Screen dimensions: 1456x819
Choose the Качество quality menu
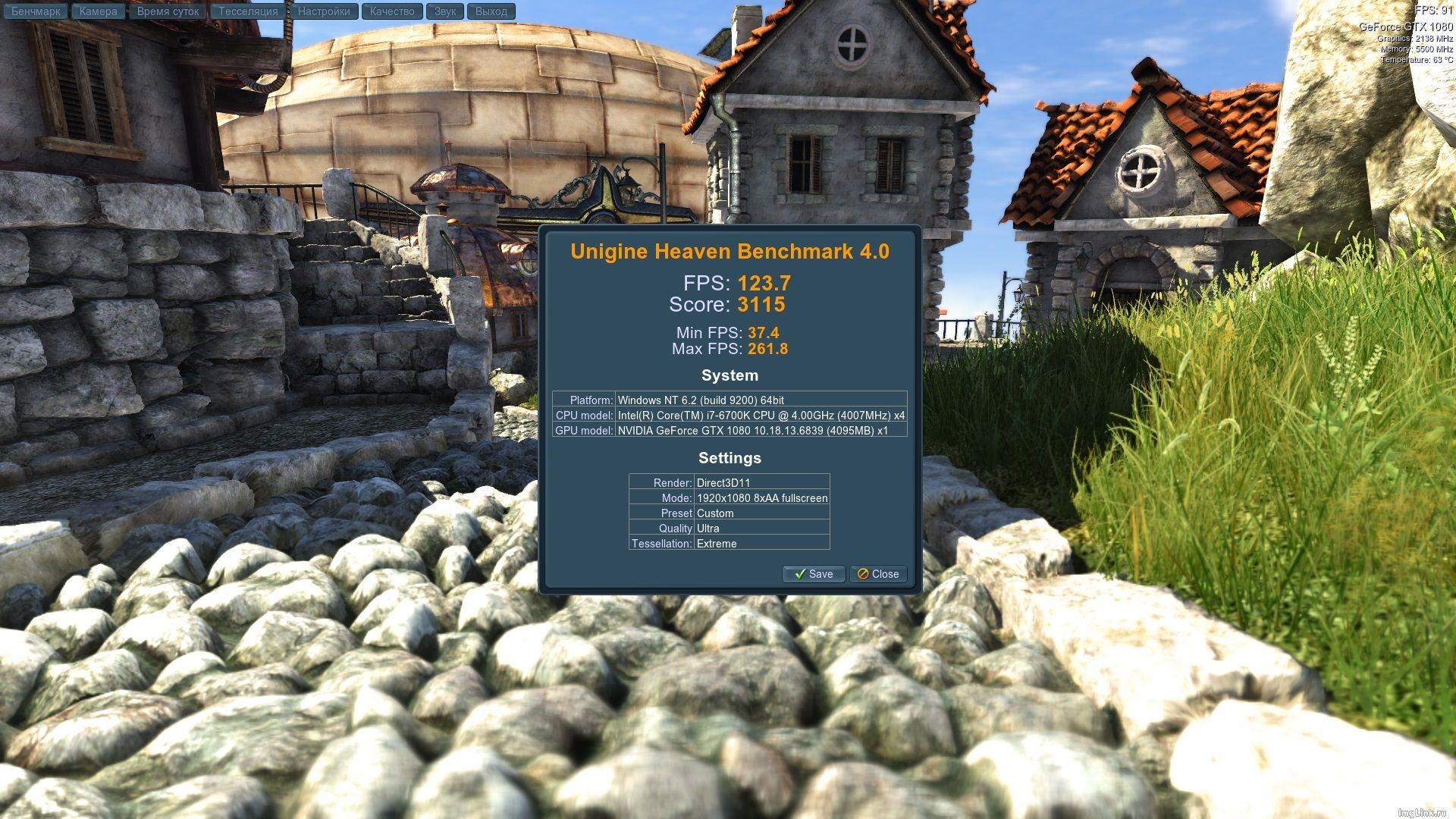pos(392,11)
